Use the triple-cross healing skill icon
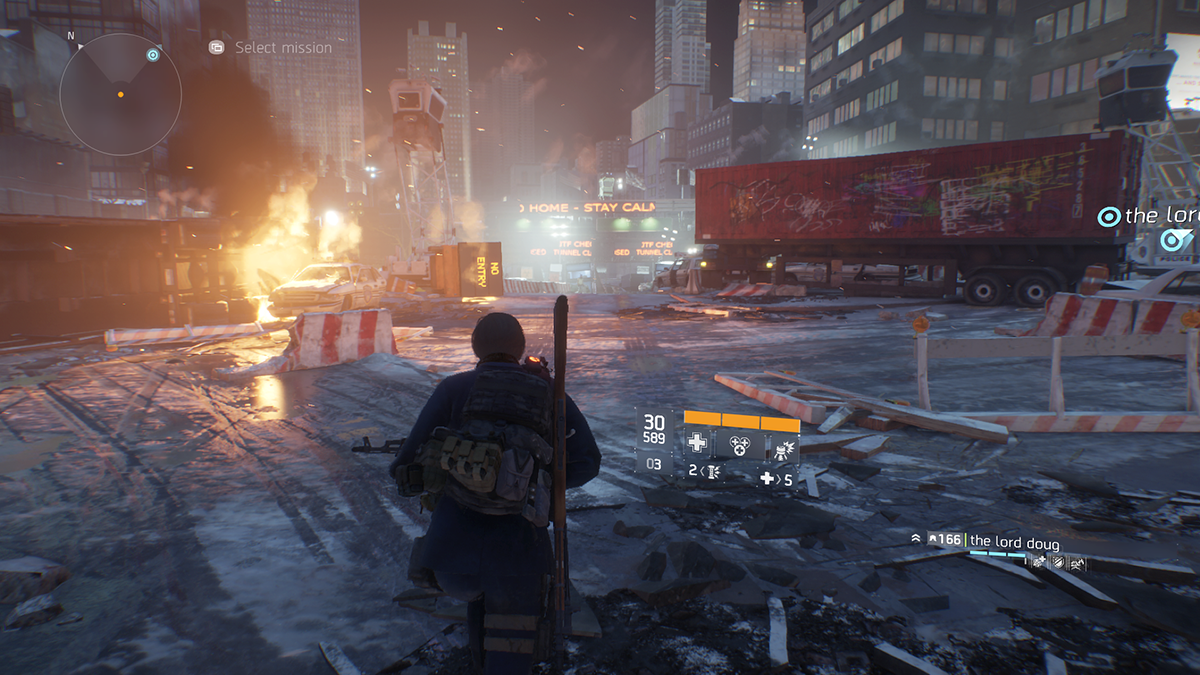This screenshot has height=675, width=1200. [x=739, y=444]
